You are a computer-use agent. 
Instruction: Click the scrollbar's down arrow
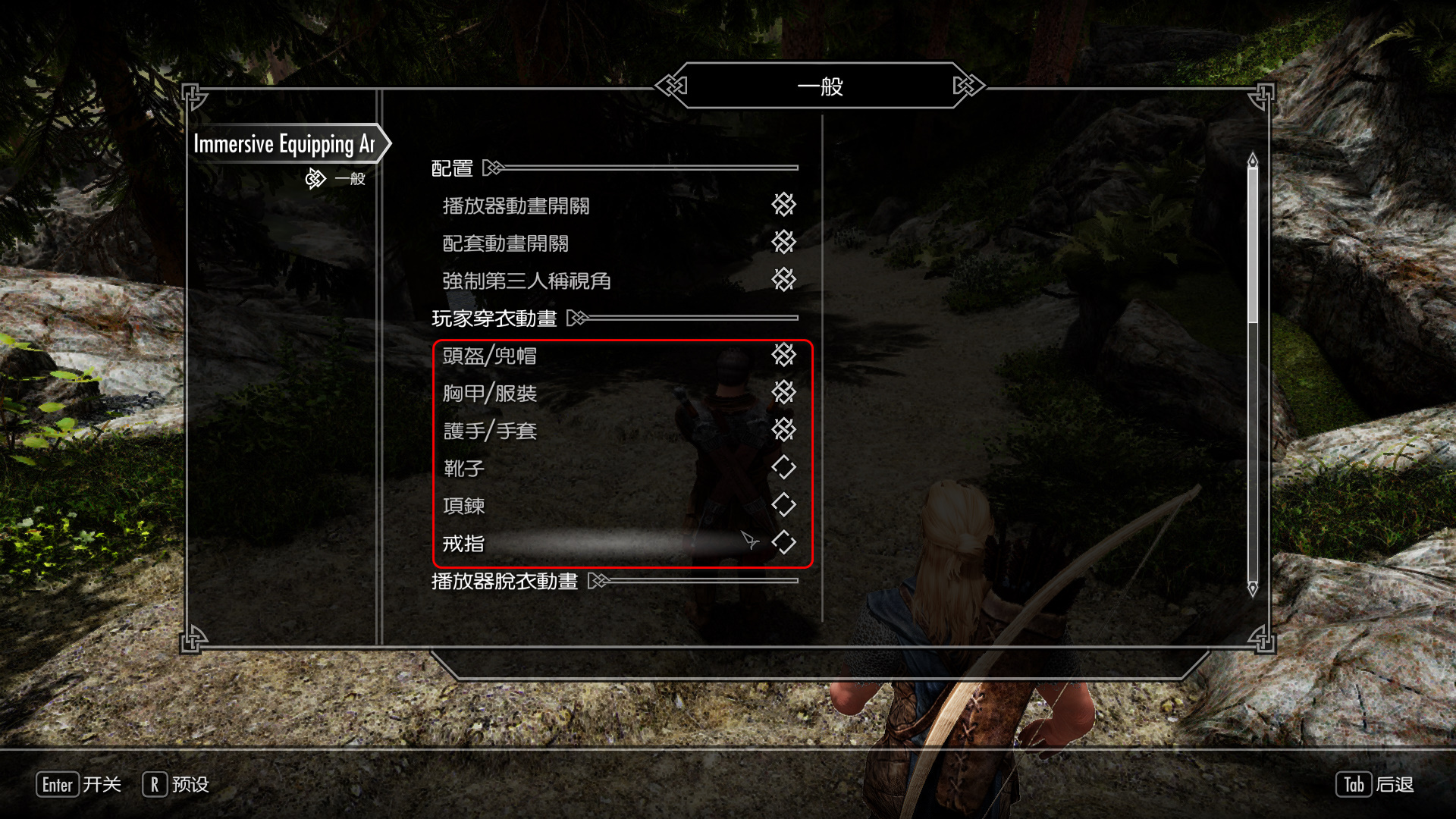(x=1253, y=588)
